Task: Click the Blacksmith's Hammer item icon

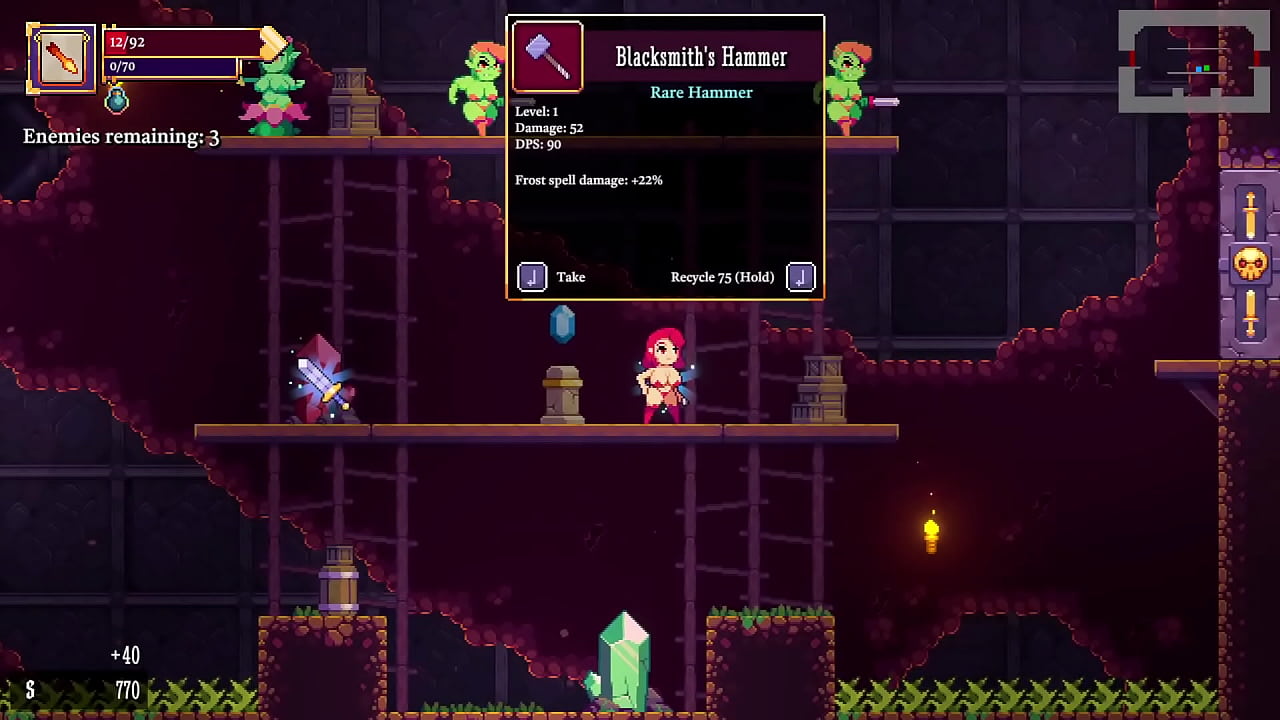Action: tap(548, 57)
